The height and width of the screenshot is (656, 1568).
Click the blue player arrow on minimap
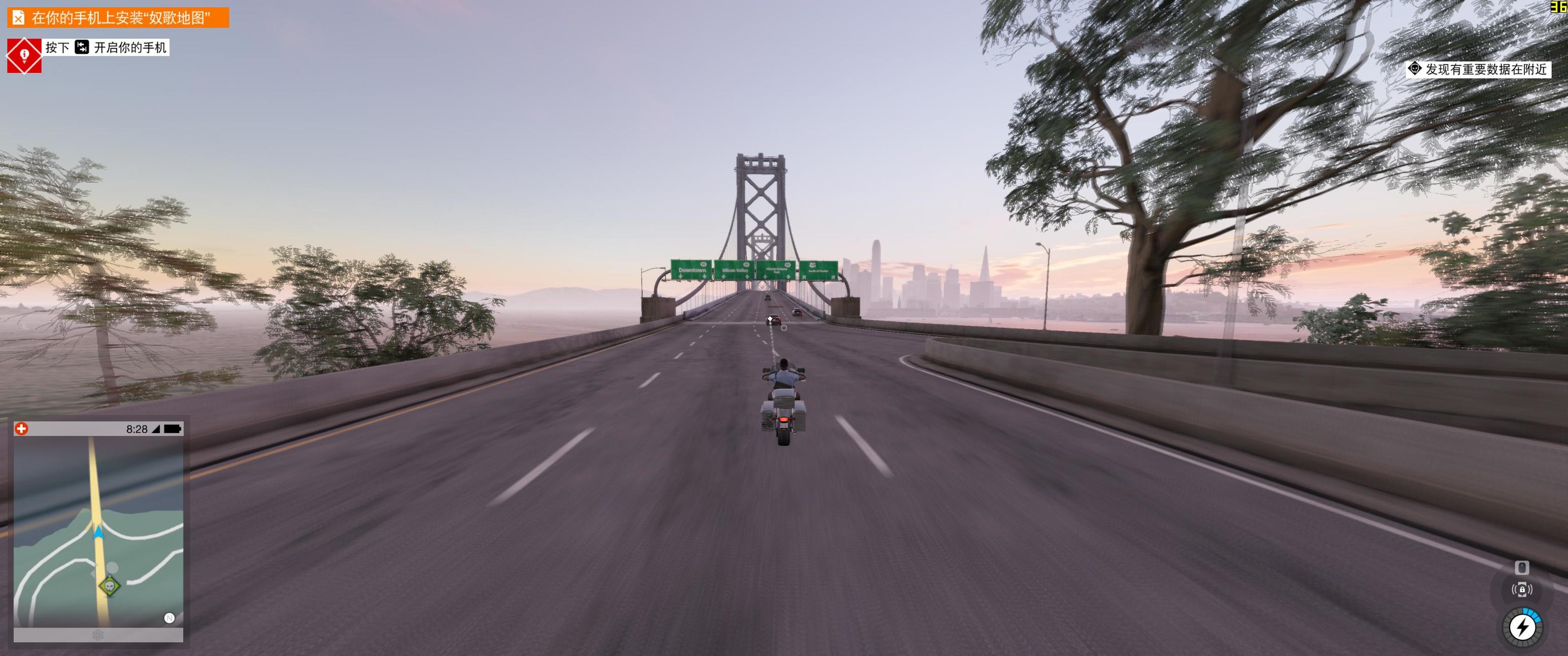pyautogui.click(x=98, y=533)
